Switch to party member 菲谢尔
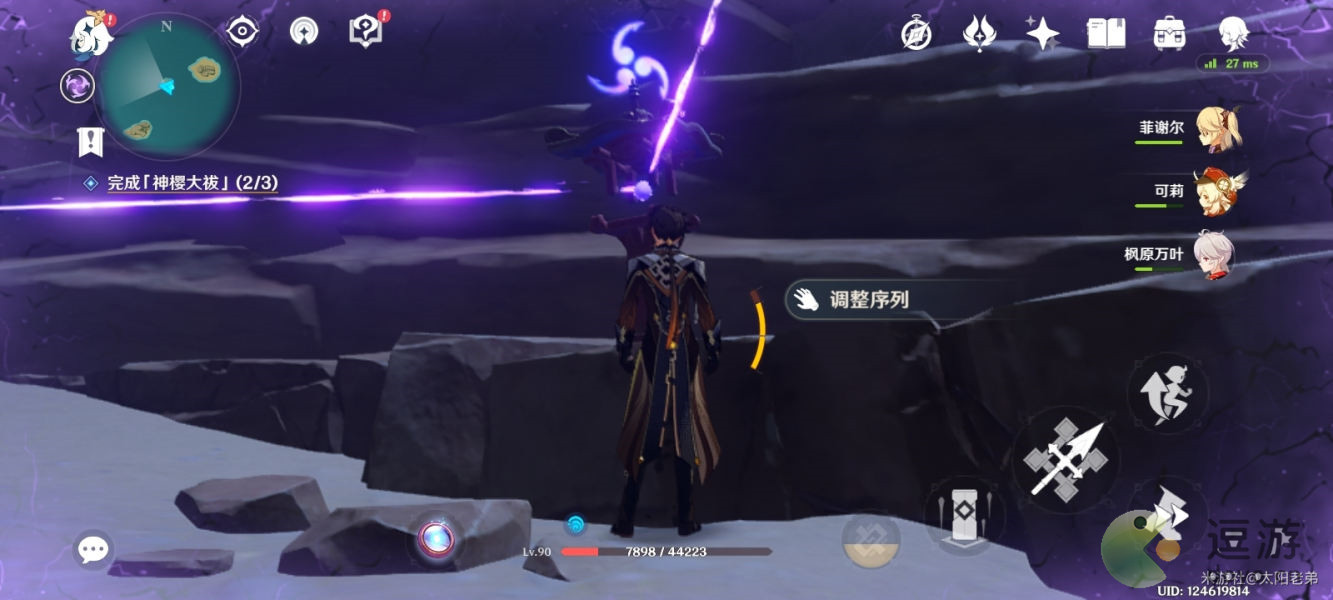1333x600 pixels. (x=1215, y=130)
